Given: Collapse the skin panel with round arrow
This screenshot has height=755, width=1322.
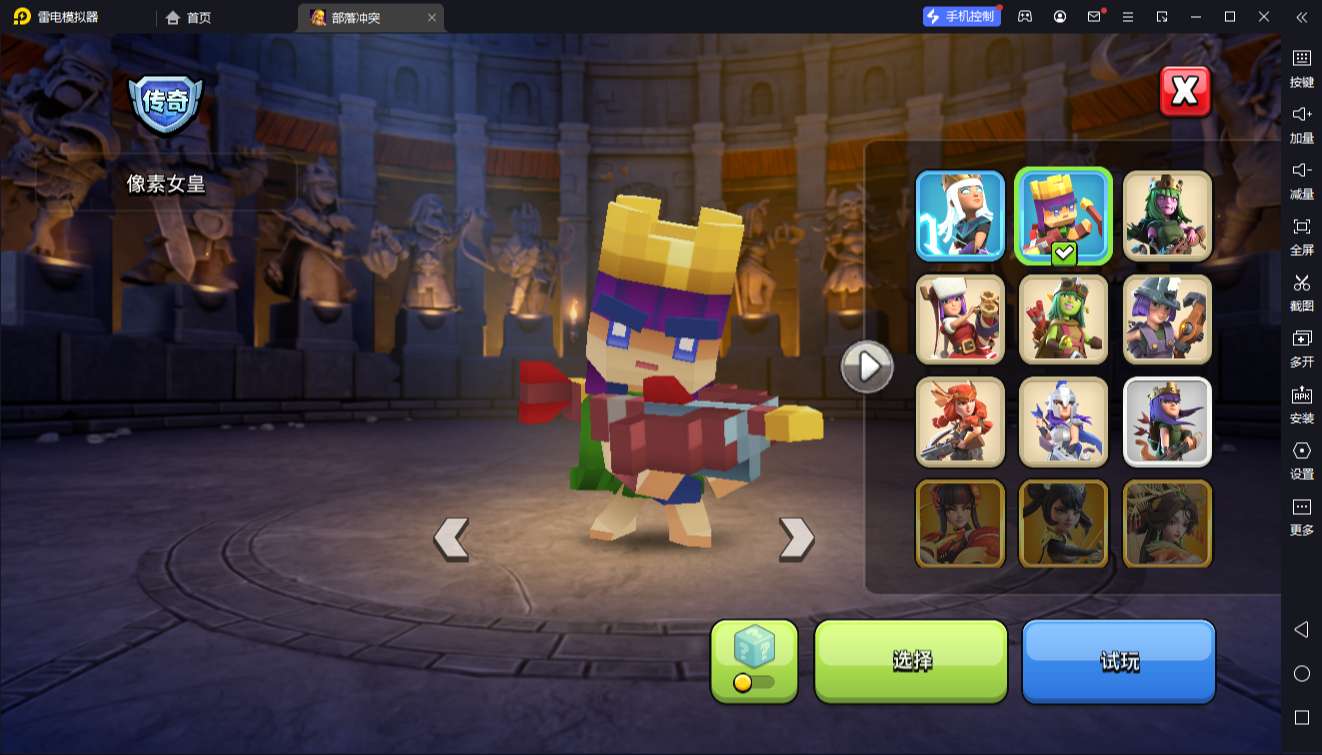Looking at the screenshot, I should 866,367.
